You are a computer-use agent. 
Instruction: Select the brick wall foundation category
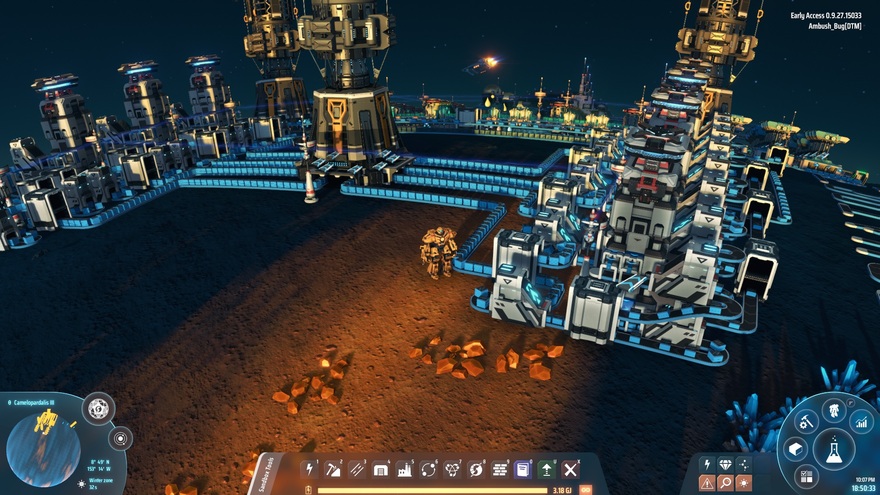click(500, 469)
